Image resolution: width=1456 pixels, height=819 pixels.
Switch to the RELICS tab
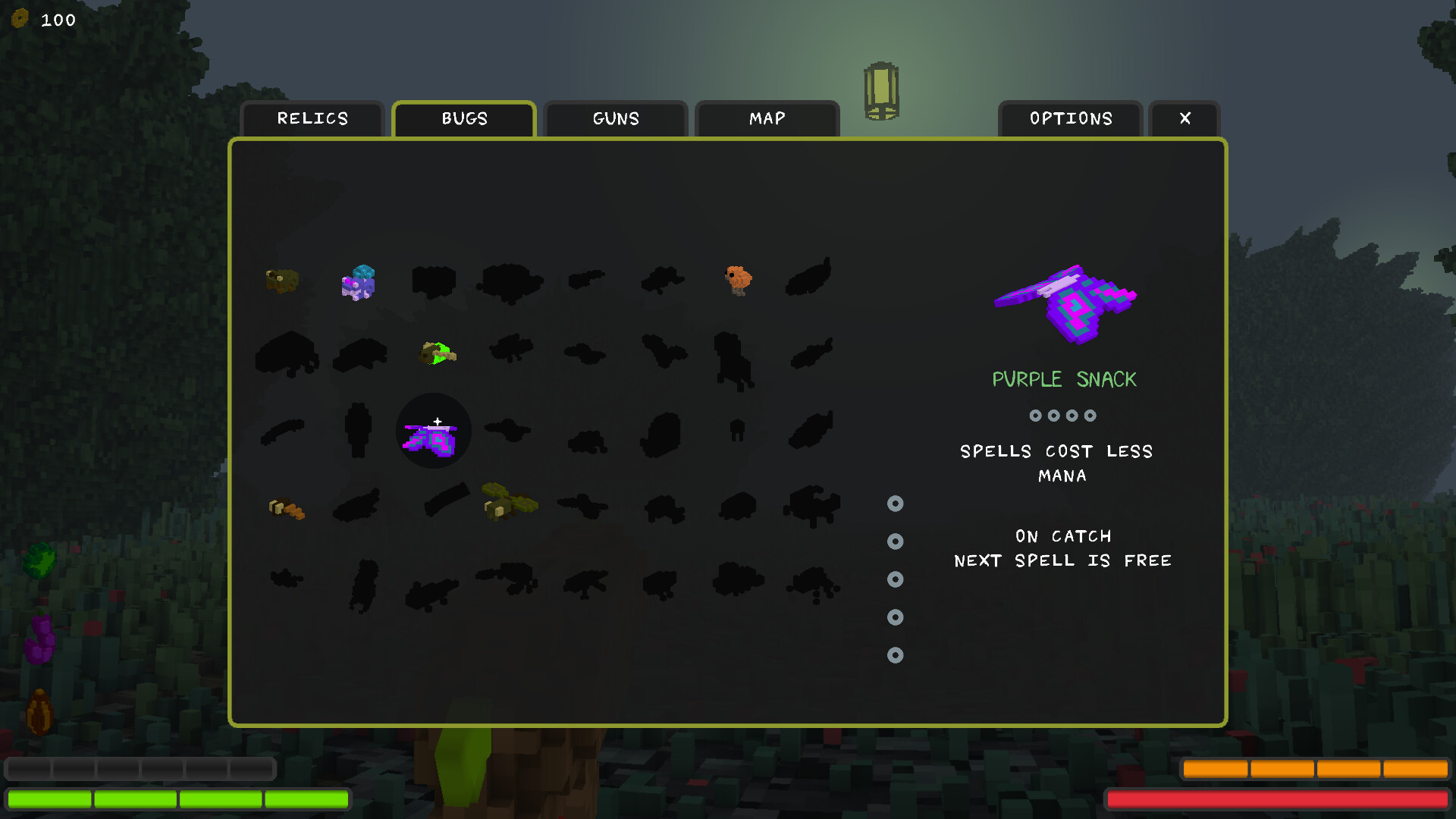(312, 118)
